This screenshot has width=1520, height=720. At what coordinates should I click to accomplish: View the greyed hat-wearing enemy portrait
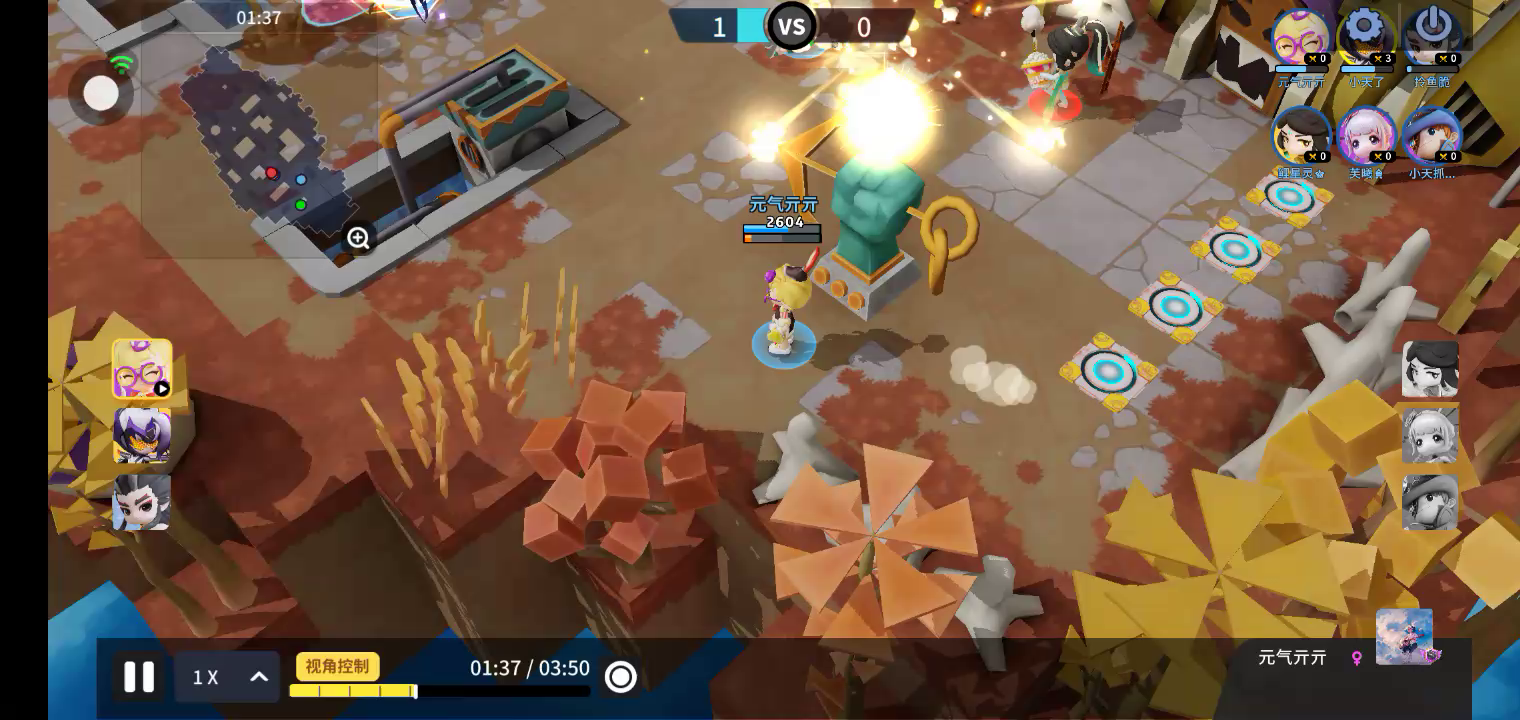[x=1430, y=502]
